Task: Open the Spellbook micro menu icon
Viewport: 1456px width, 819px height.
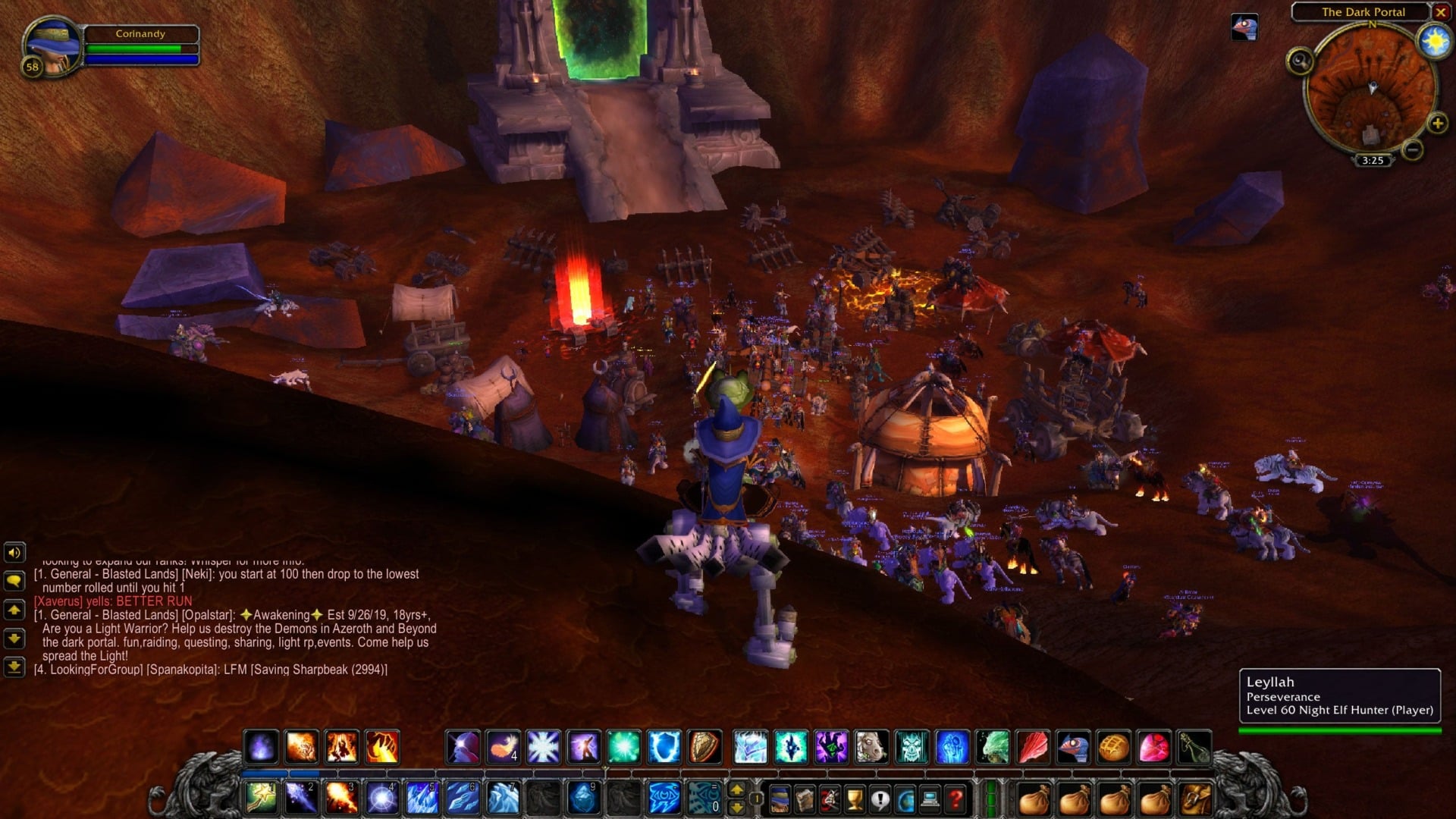Action: point(805,799)
